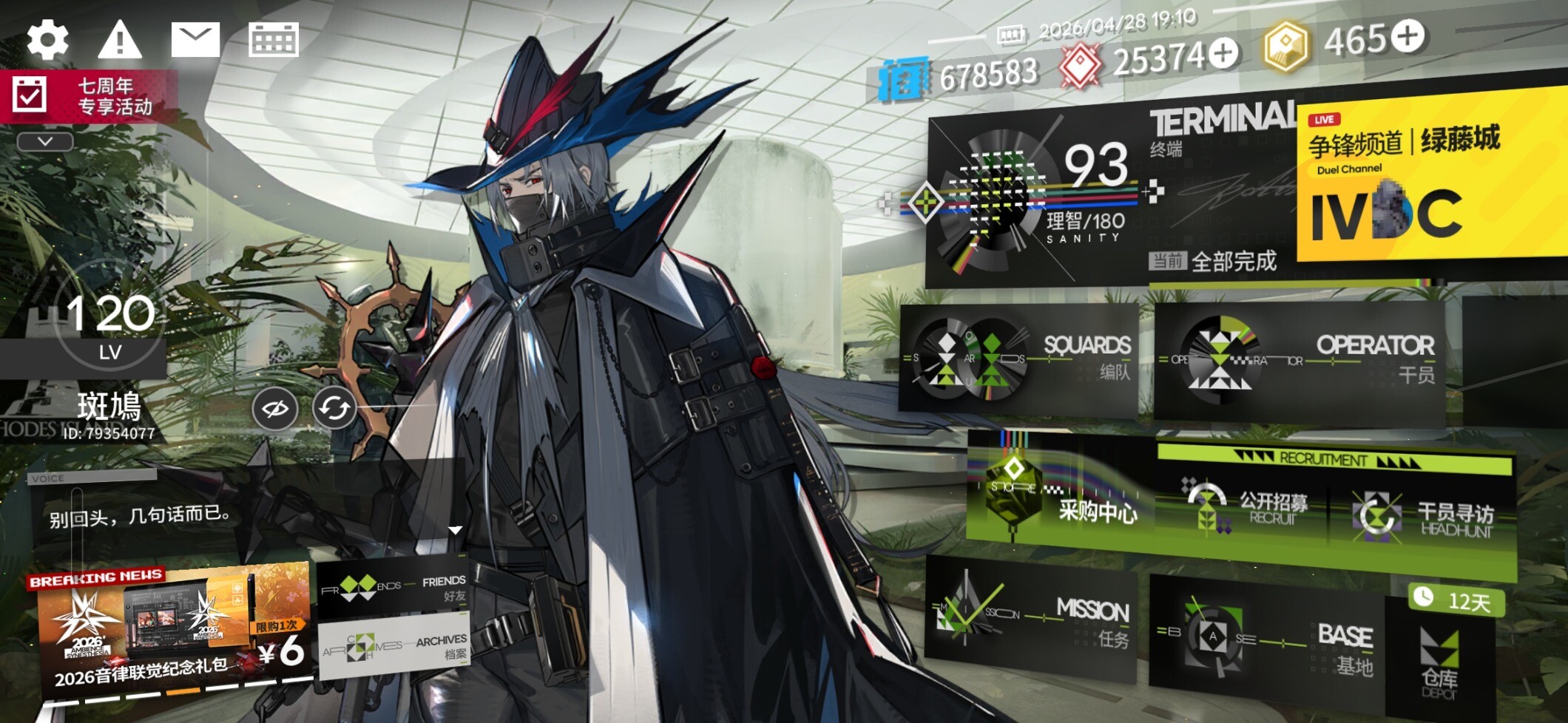1568x723 pixels.
Task: Hide the interface with the eye icon
Action: pos(275,408)
